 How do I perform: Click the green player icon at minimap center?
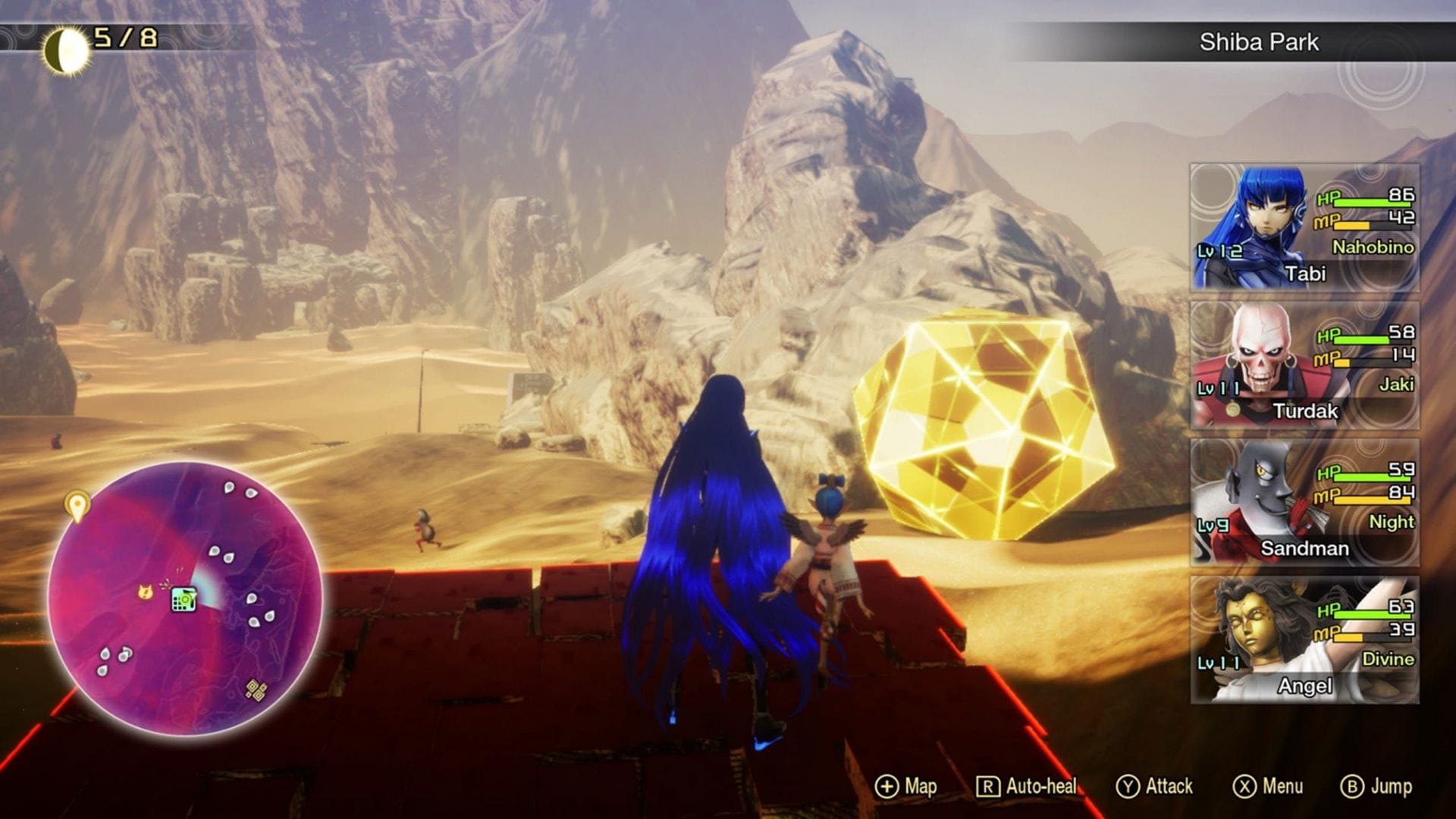(184, 598)
